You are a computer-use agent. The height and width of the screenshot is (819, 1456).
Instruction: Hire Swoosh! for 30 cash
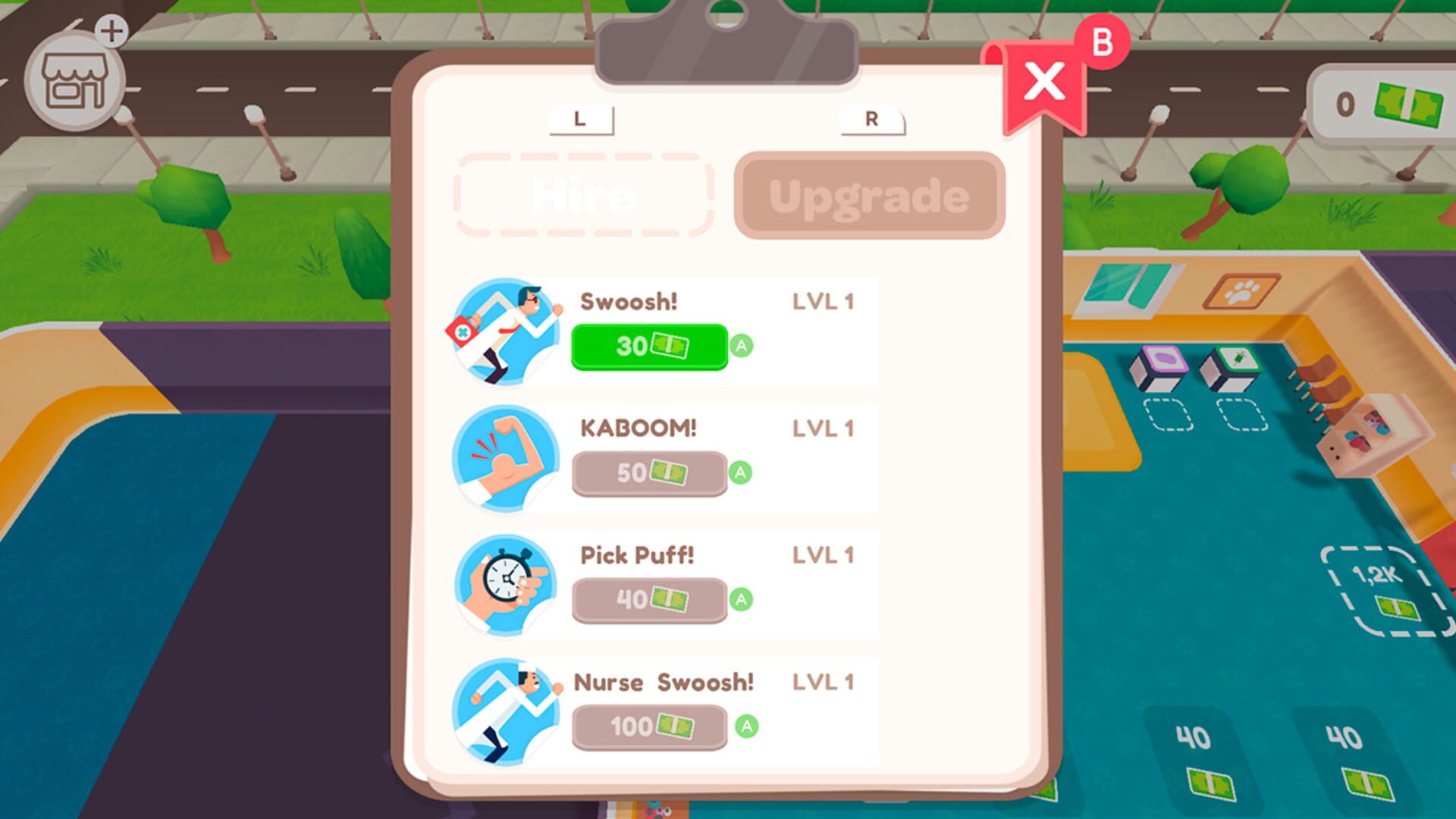pos(648,347)
